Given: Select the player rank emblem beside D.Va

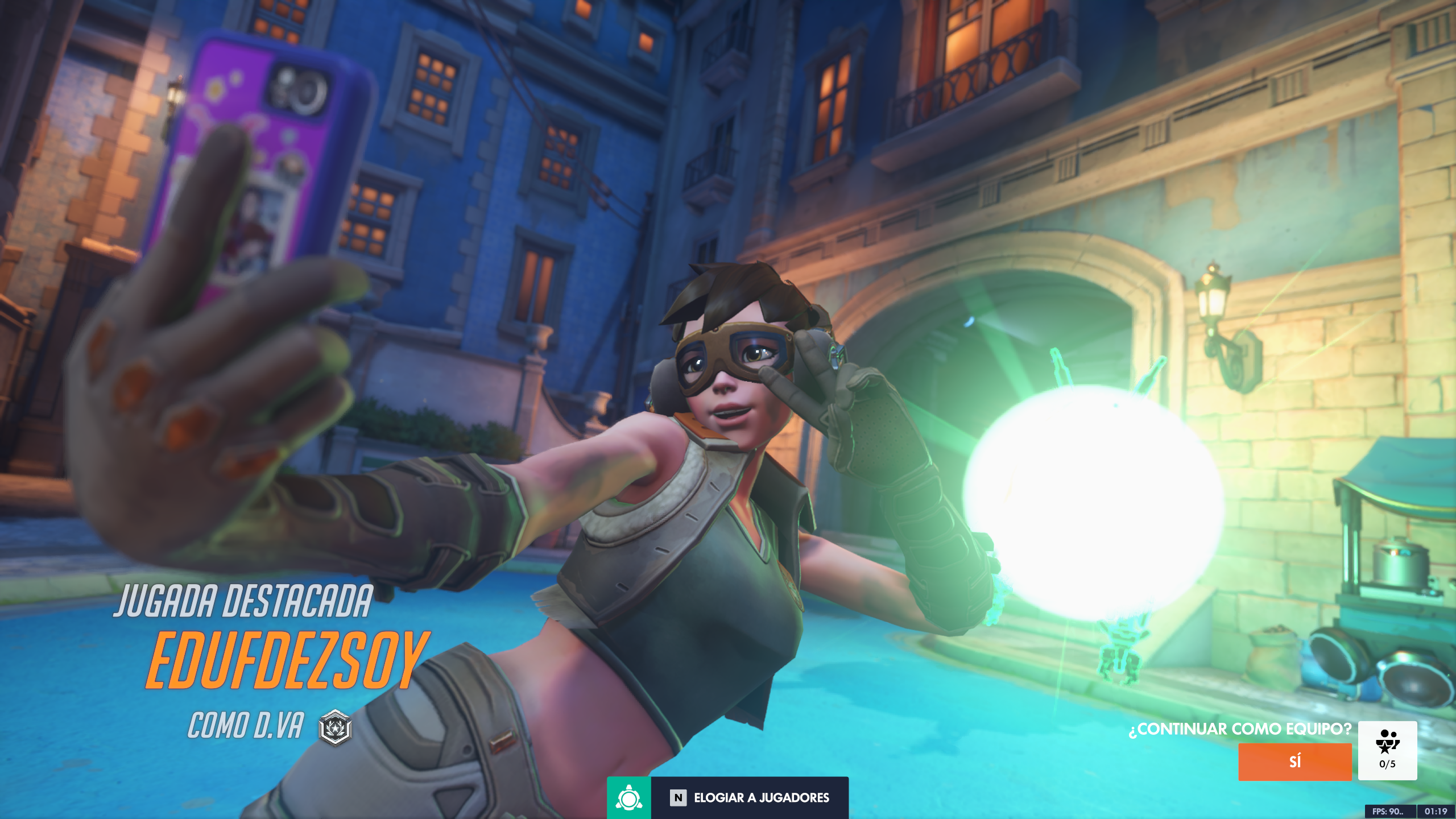Looking at the screenshot, I should (x=336, y=727).
